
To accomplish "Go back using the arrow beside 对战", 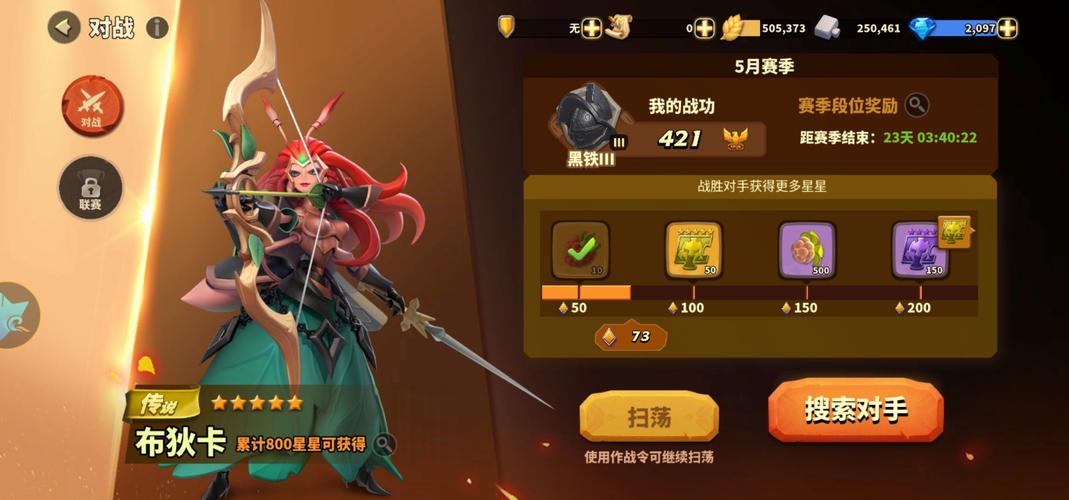I will tap(65, 27).
